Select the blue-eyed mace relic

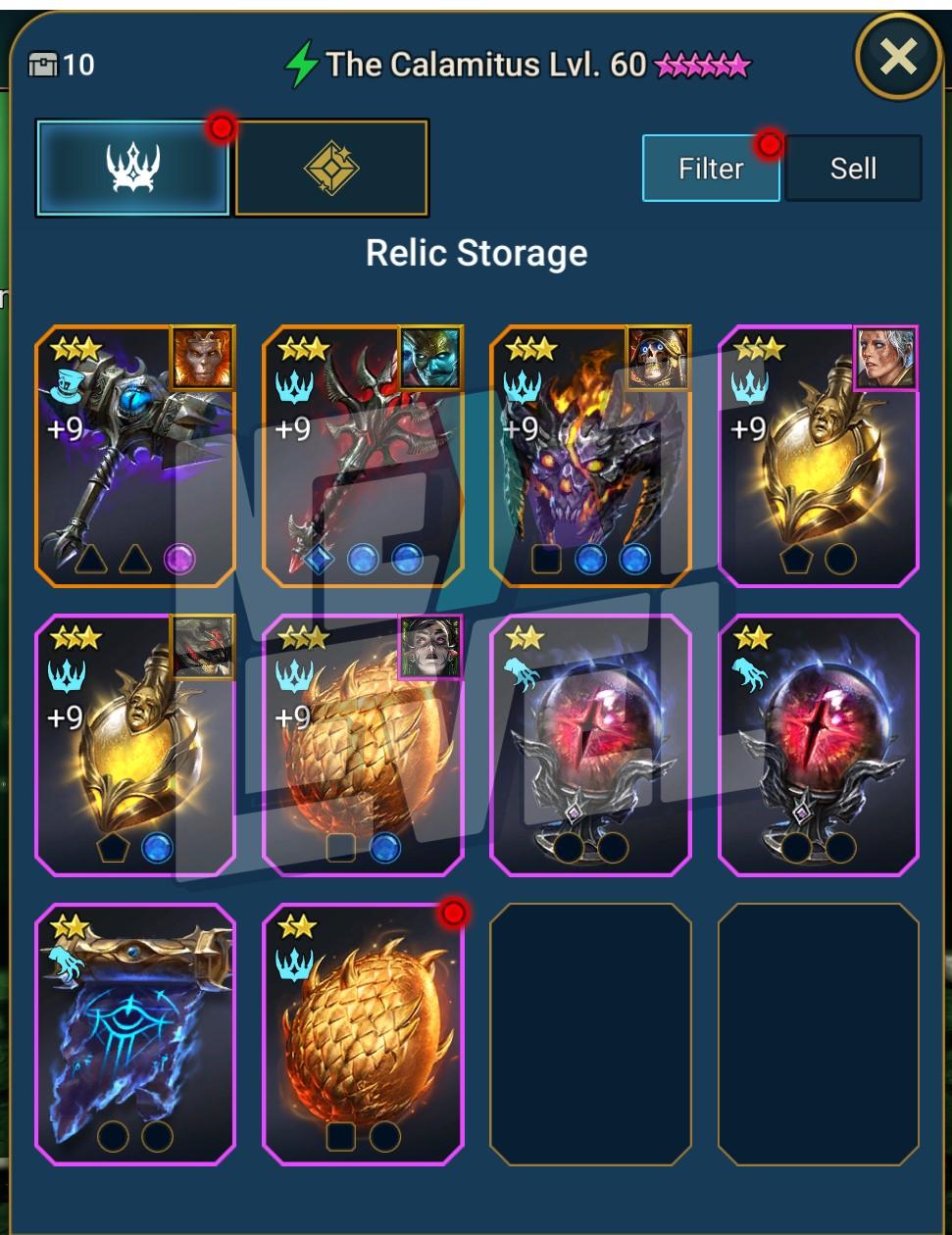(135, 457)
